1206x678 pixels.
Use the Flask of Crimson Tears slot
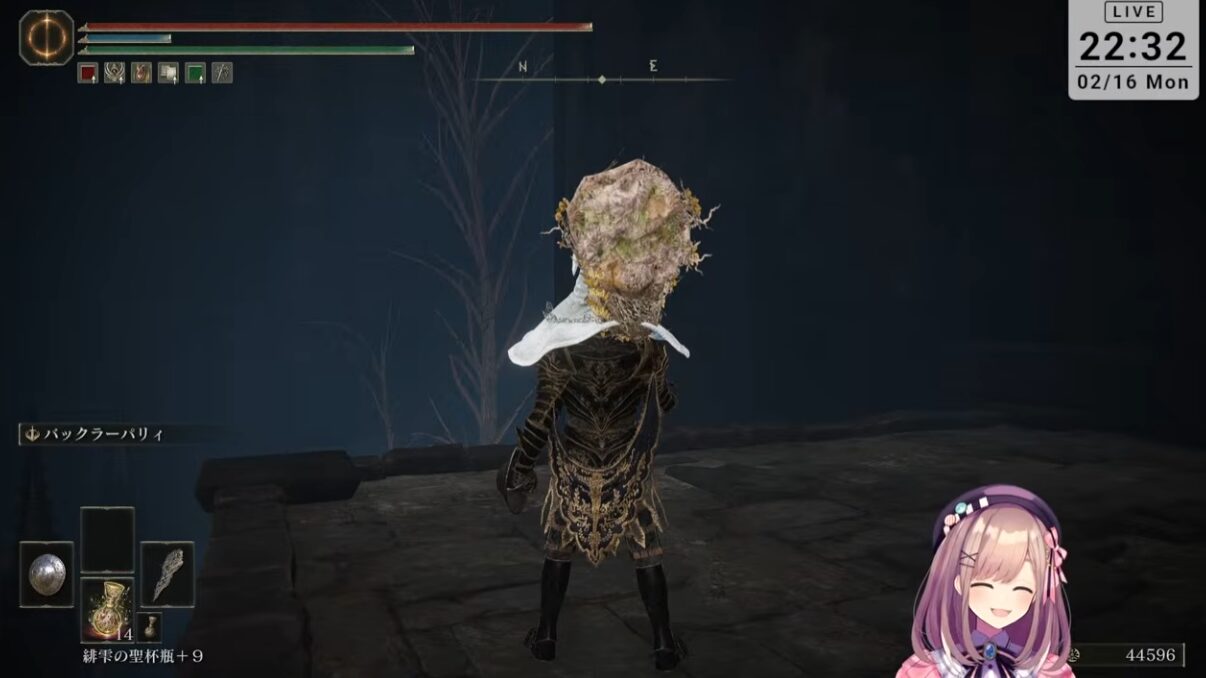tap(107, 609)
